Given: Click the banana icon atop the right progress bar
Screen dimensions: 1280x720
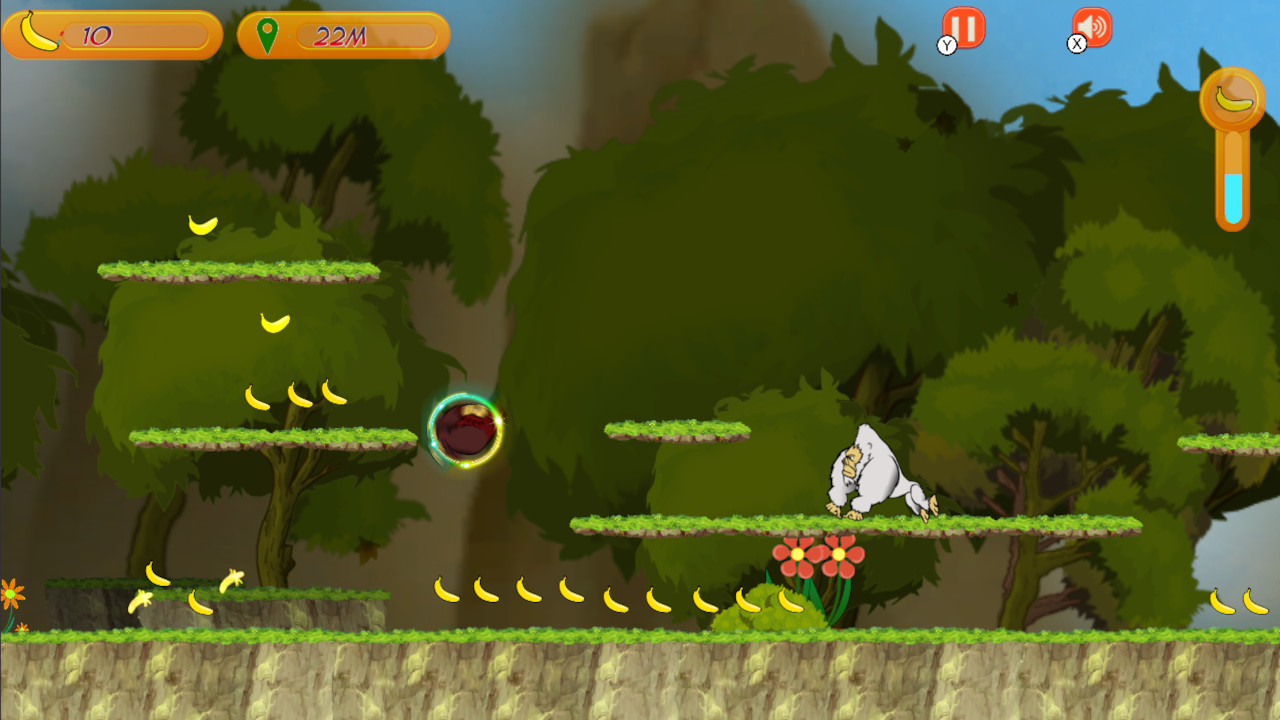Looking at the screenshot, I should point(1232,98).
